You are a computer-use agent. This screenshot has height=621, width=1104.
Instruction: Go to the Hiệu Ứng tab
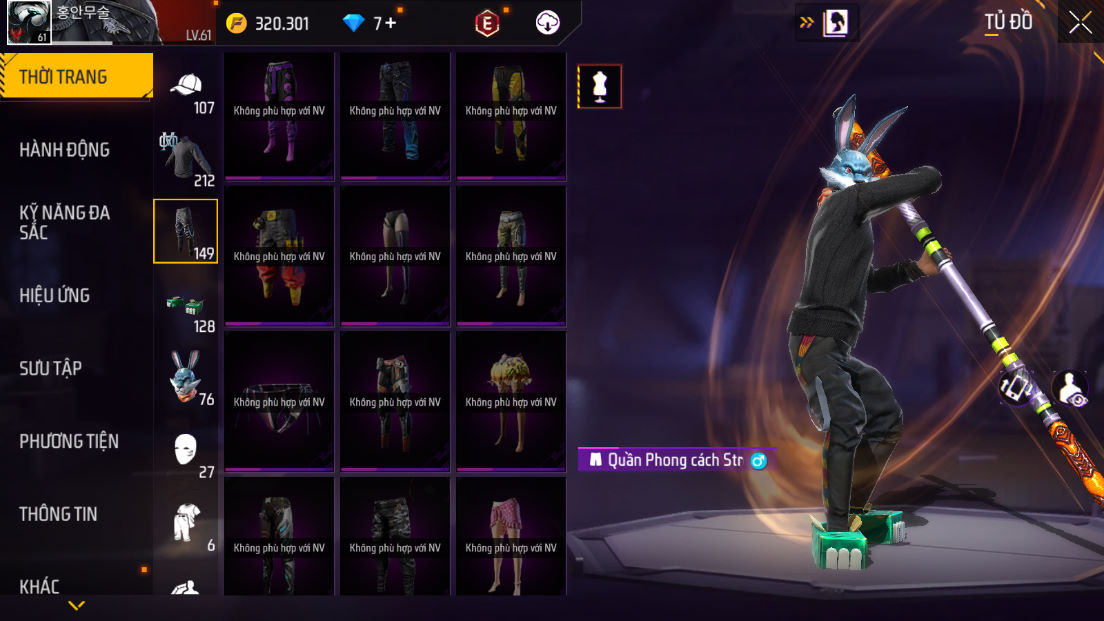point(55,296)
